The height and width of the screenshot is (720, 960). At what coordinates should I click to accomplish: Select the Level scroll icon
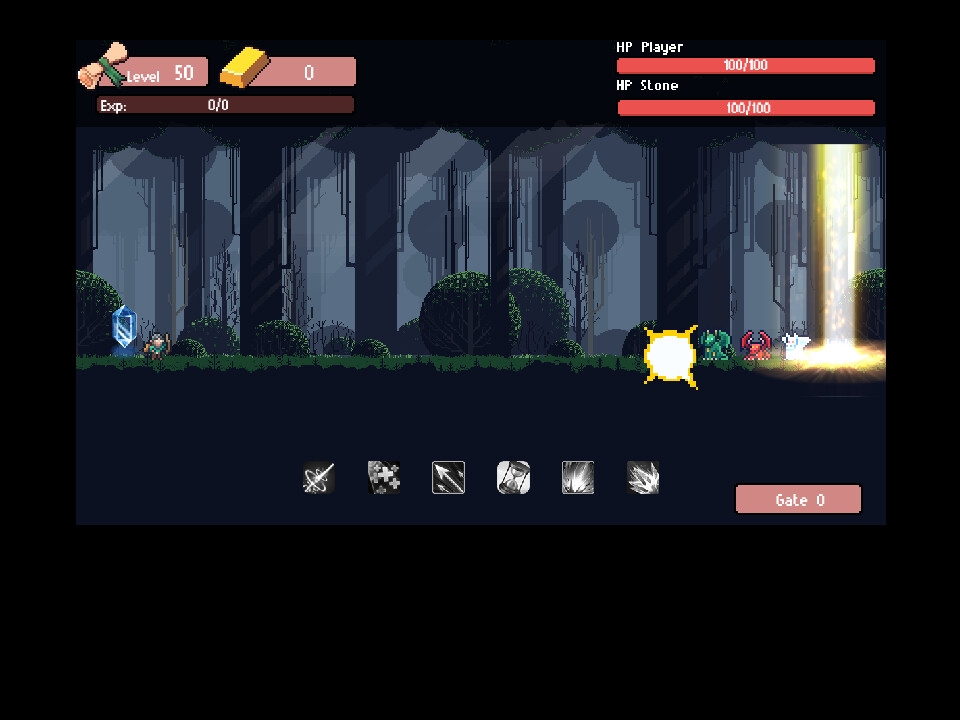point(104,67)
